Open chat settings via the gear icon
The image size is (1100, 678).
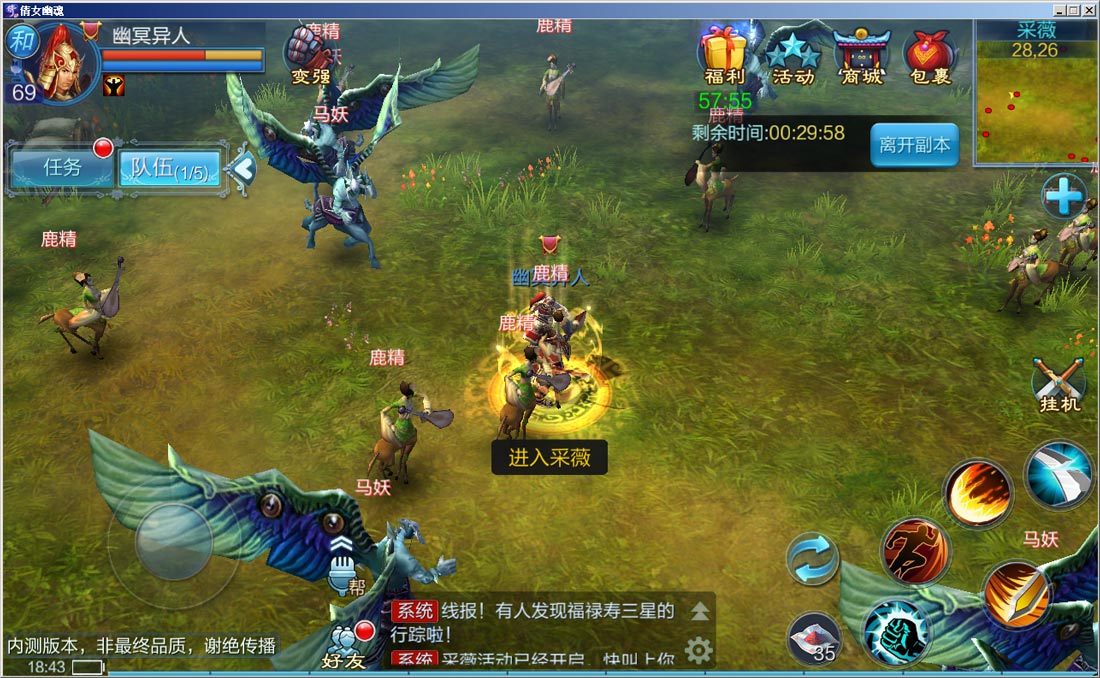tap(698, 651)
